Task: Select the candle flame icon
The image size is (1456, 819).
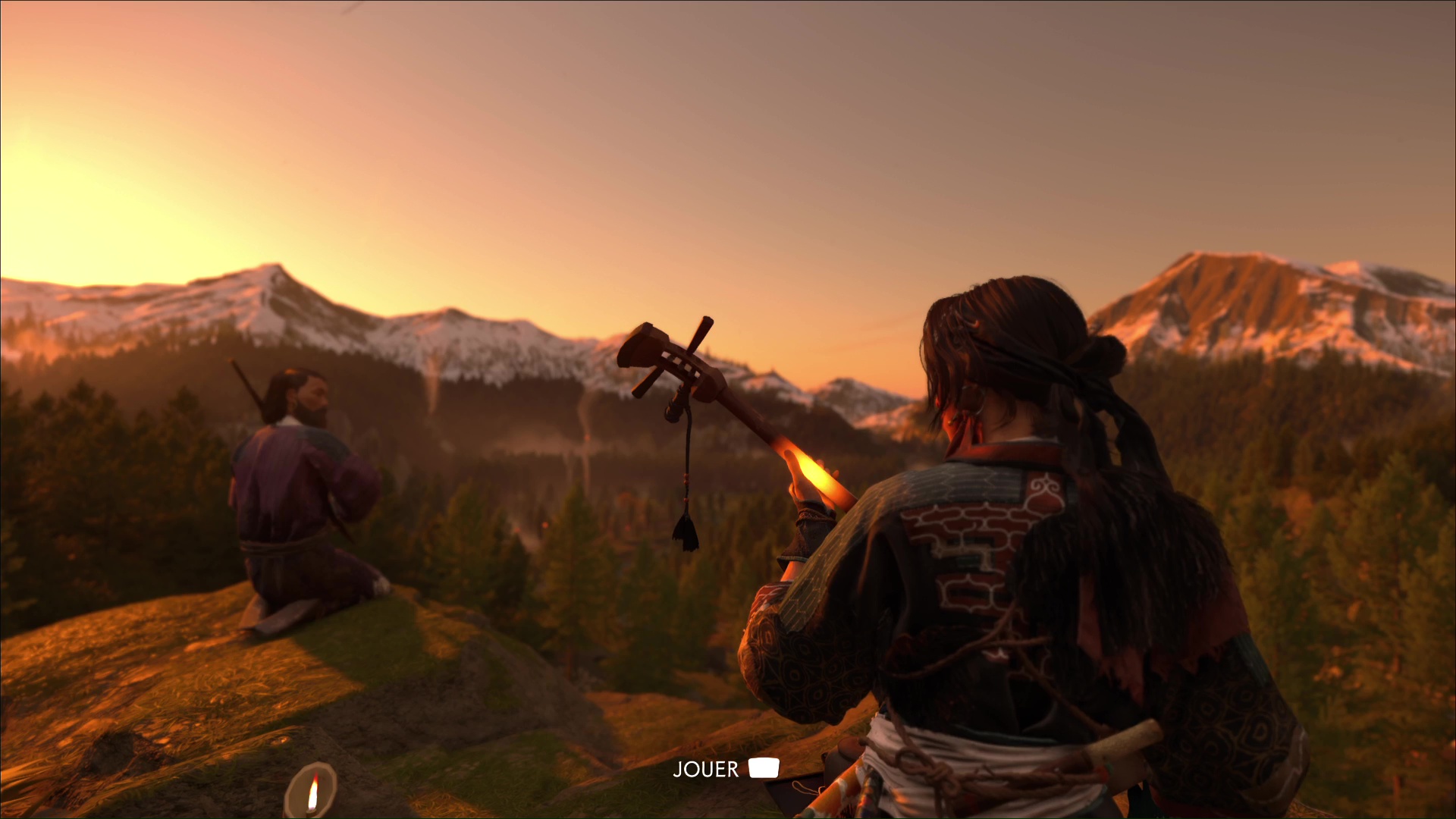Action: [312, 792]
